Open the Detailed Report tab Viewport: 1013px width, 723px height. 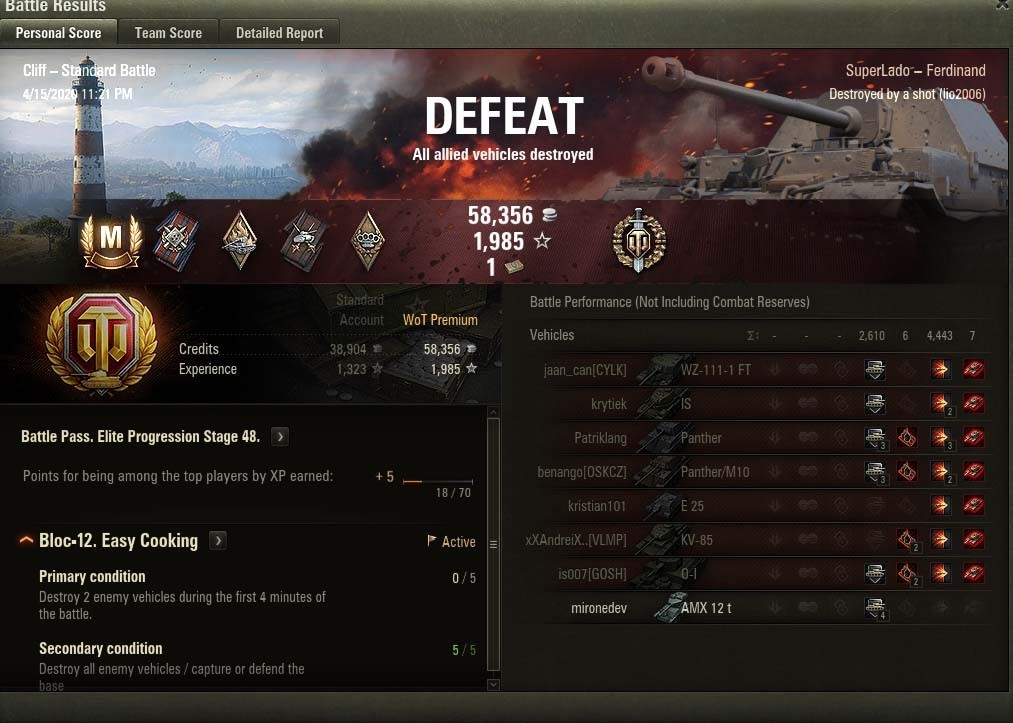point(279,33)
